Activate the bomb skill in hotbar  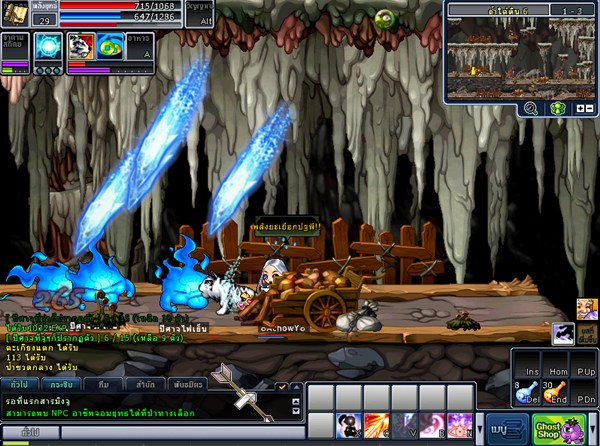tap(349, 426)
